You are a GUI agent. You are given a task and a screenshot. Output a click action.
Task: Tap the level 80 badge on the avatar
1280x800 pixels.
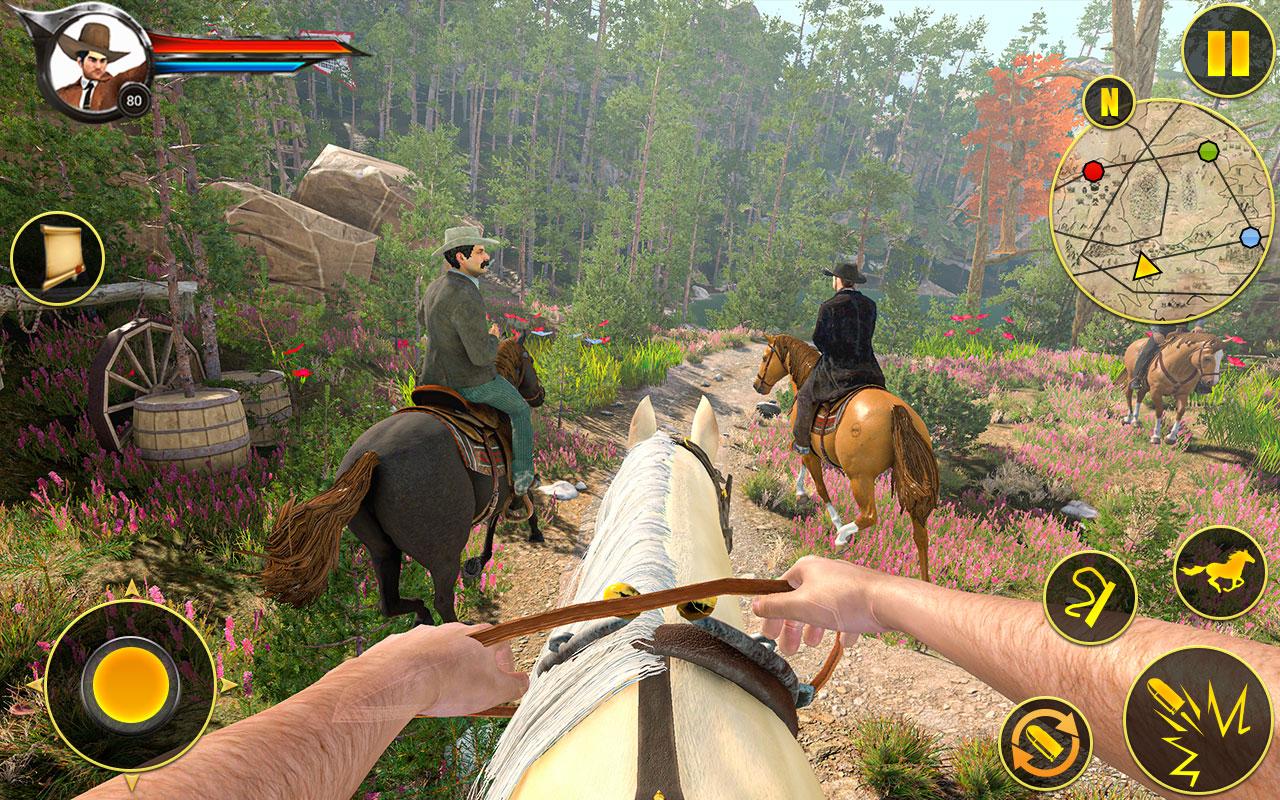[132, 100]
